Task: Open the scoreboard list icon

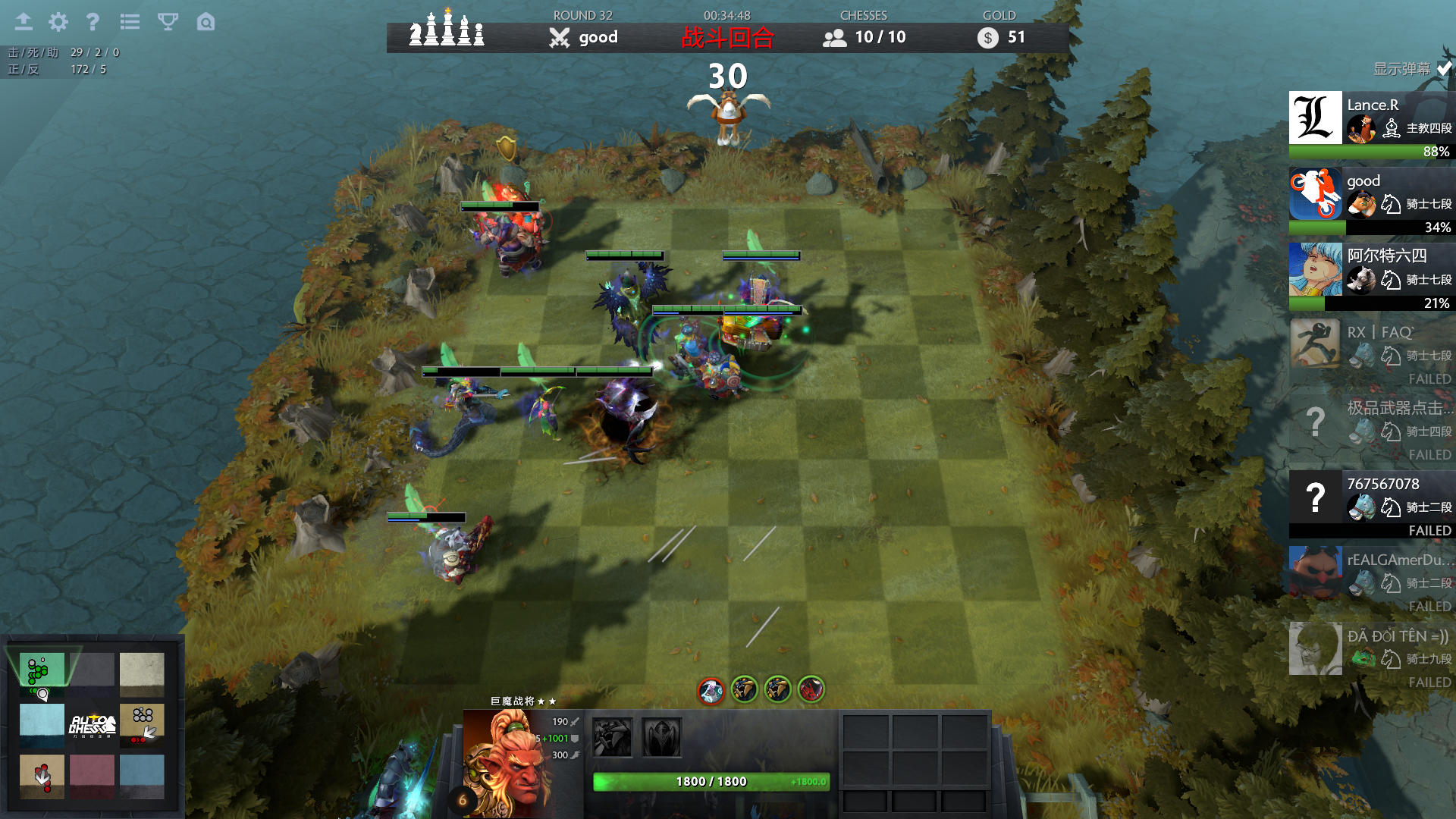Action: (130, 22)
